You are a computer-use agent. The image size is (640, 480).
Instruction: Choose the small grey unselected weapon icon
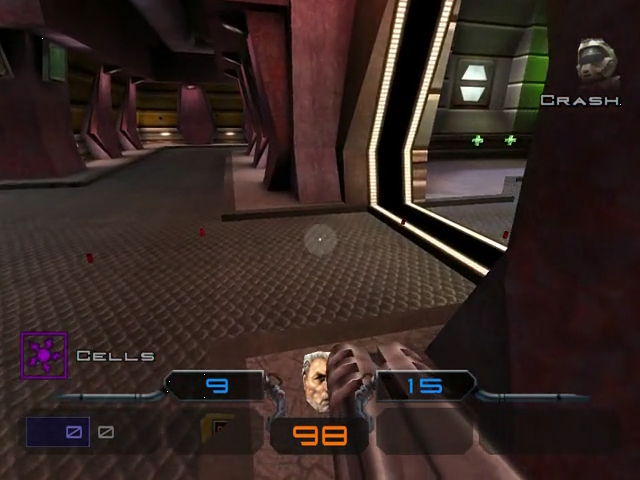click(x=106, y=432)
